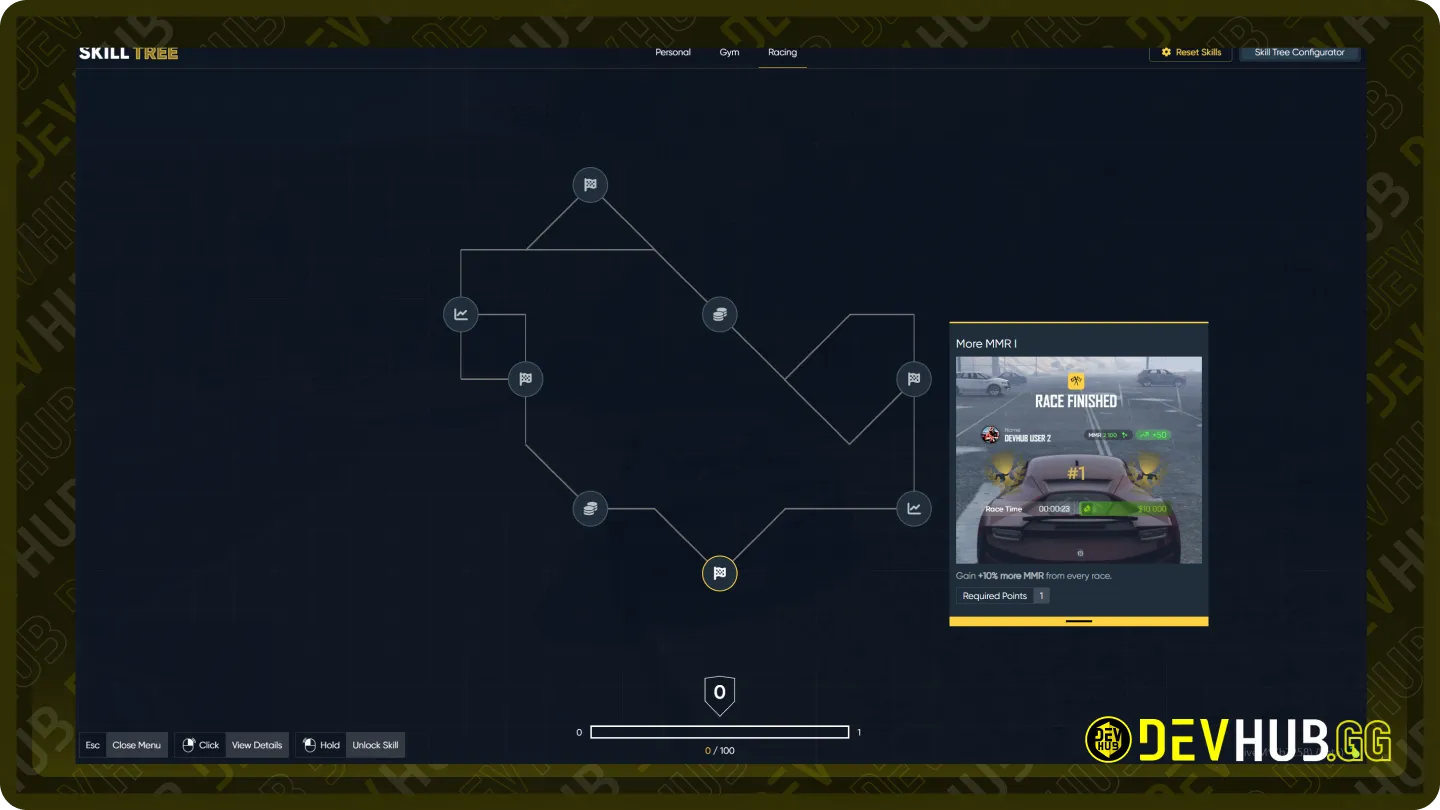Click the More MMR I preview image
This screenshot has height=810, width=1440.
tap(1079, 460)
